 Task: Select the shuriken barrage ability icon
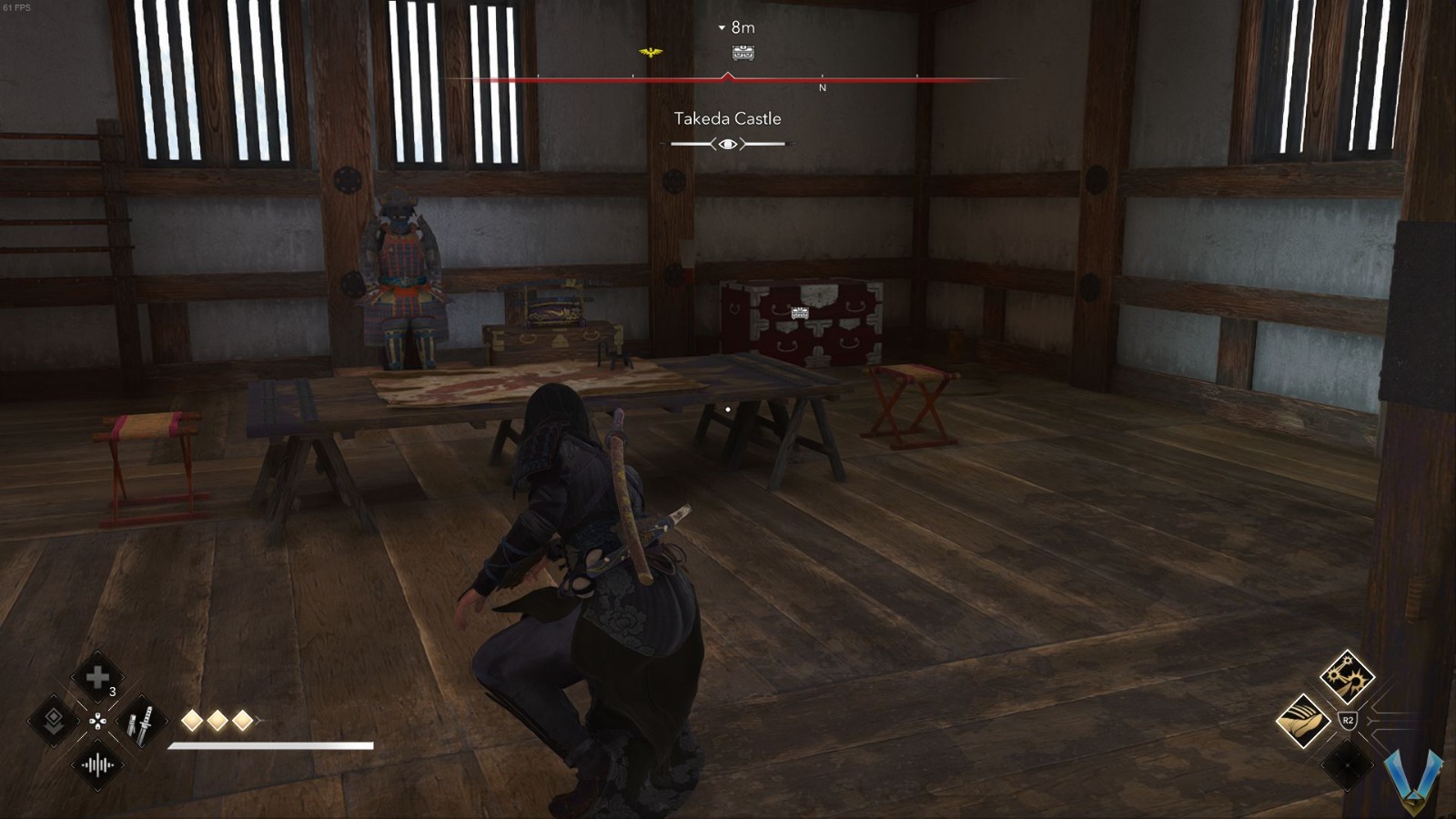(x=1347, y=678)
